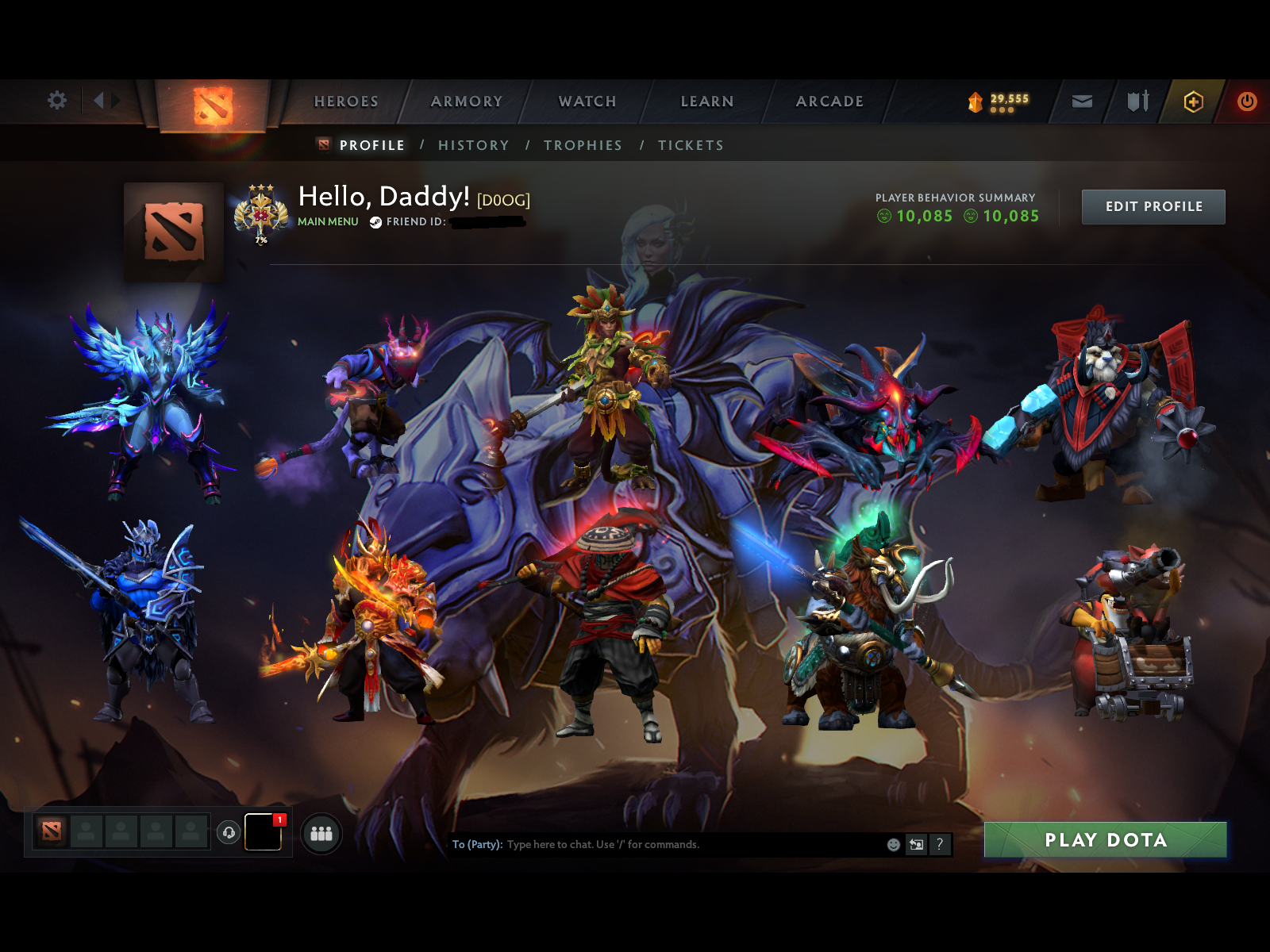Expand the three dots under the Shards count

tap(1003, 109)
